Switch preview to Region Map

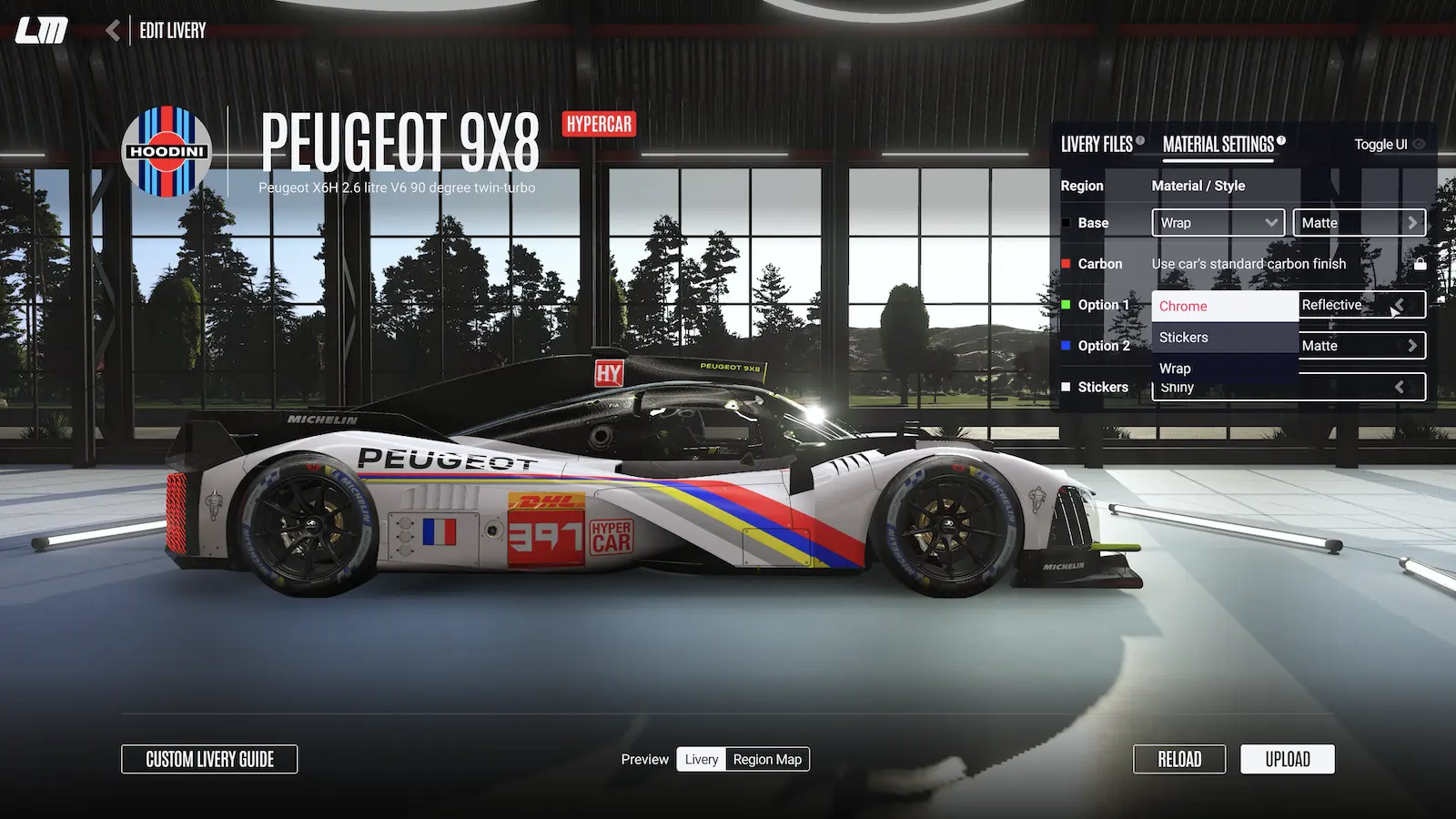(x=767, y=759)
